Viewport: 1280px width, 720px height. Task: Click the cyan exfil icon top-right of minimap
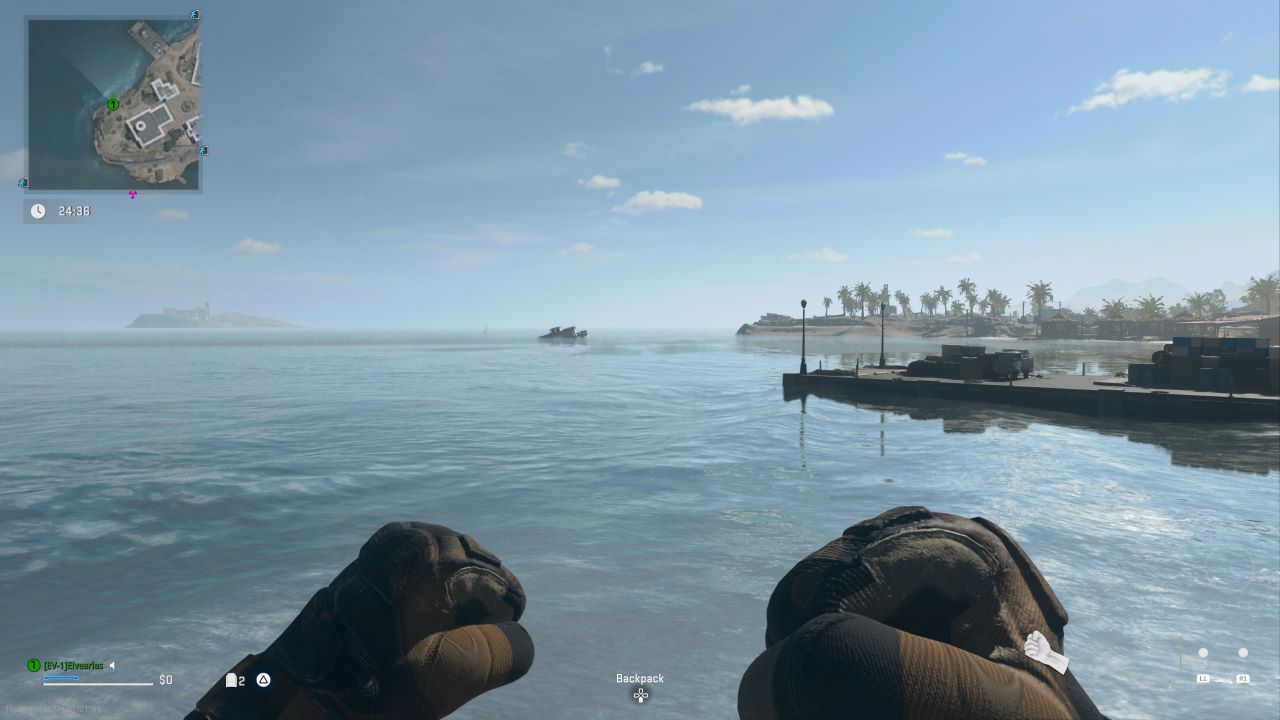(193, 14)
